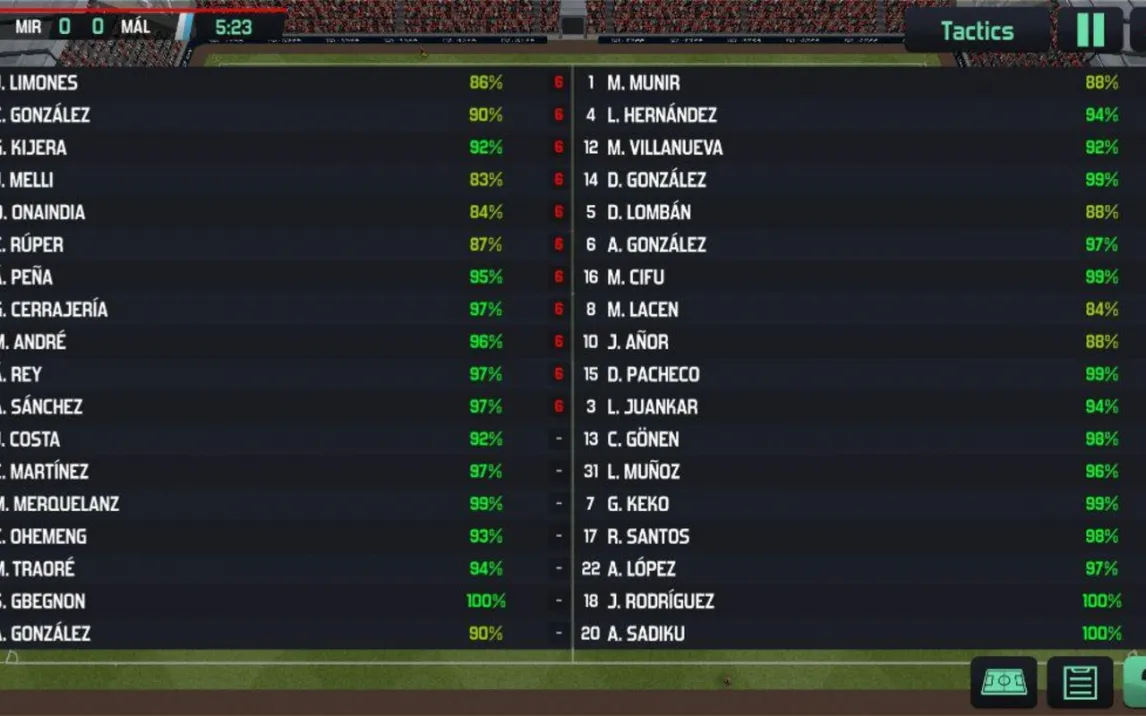Open the match report list icon
The width and height of the screenshot is (1146, 716).
pos(1080,683)
